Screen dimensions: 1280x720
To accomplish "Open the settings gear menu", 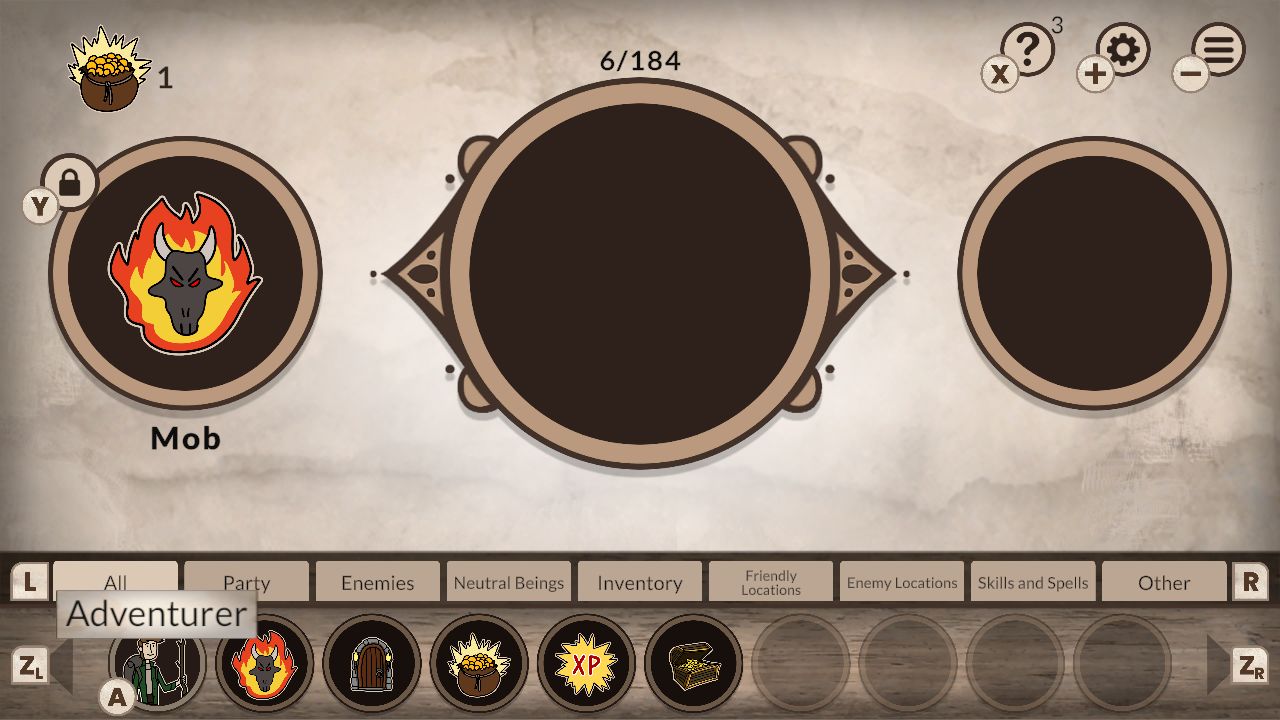I will coord(1122,48).
